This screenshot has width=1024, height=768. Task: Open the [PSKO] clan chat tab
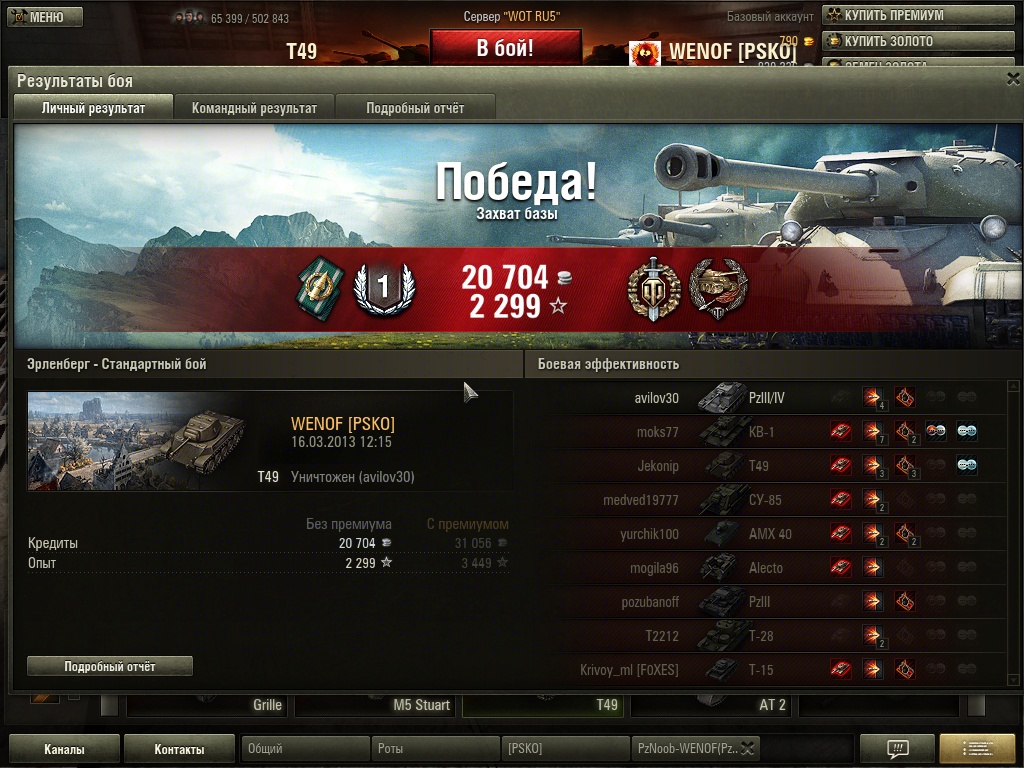[x=565, y=748]
